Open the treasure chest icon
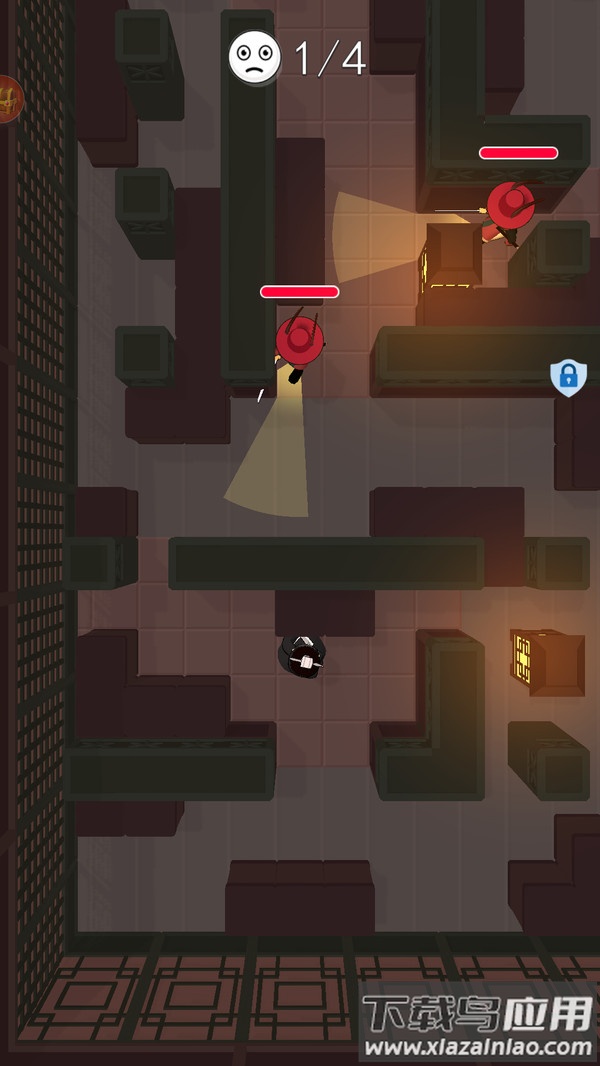This screenshot has height=1066, width=600. (8, 99)
